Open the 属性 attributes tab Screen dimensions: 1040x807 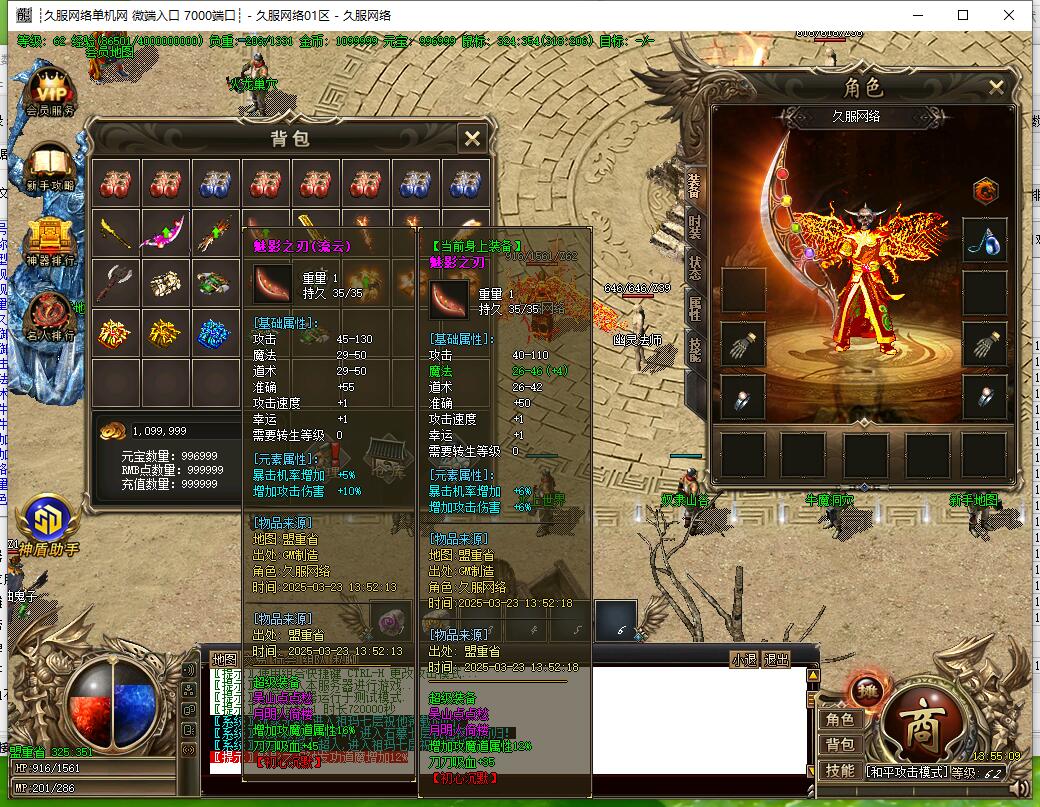pyautogui.click(x=695, y=308)
